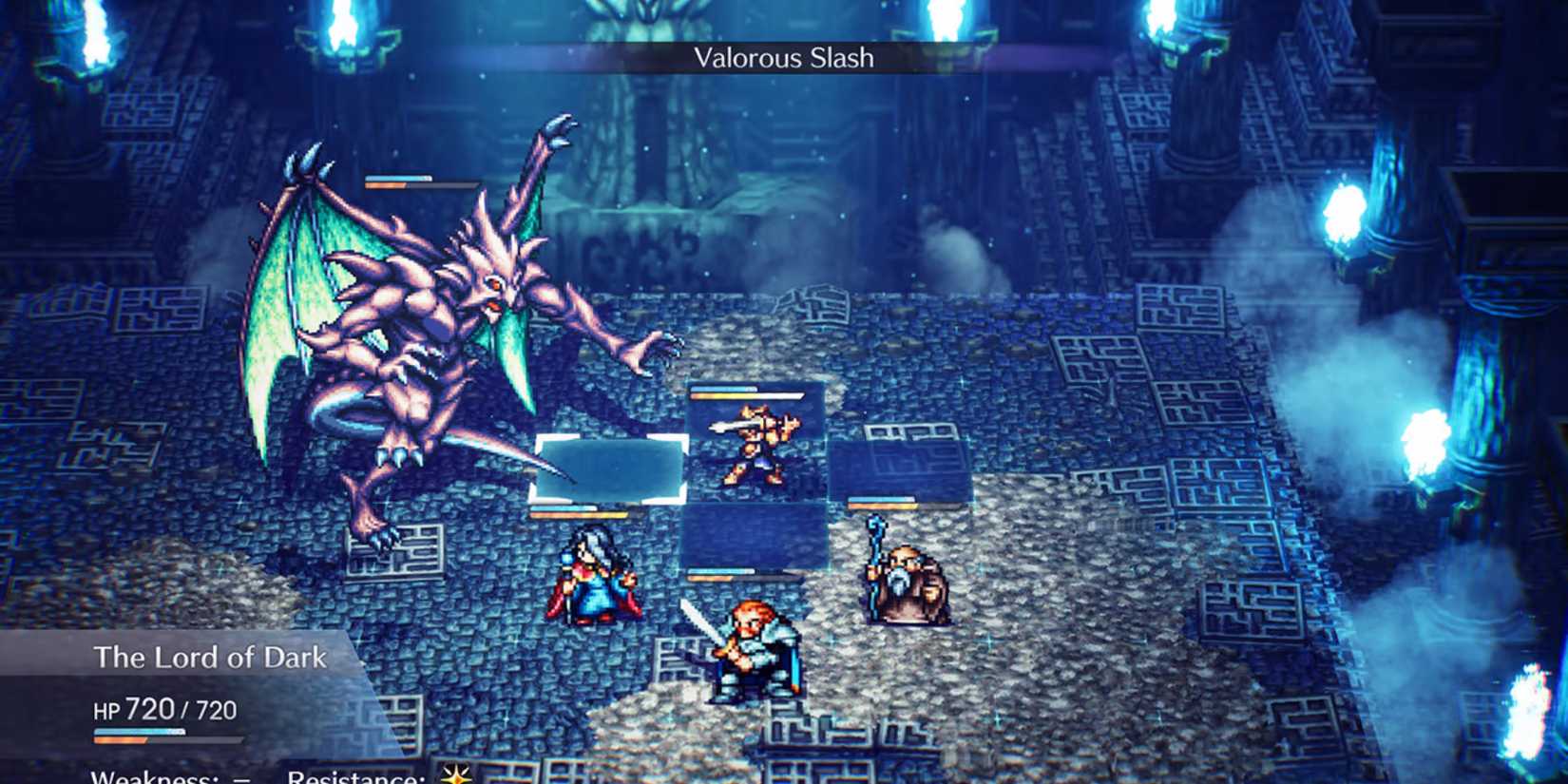Toggle the white-highlighted movement tile selector
Viewport: 1568px width, 784px height.
(610, 470)
